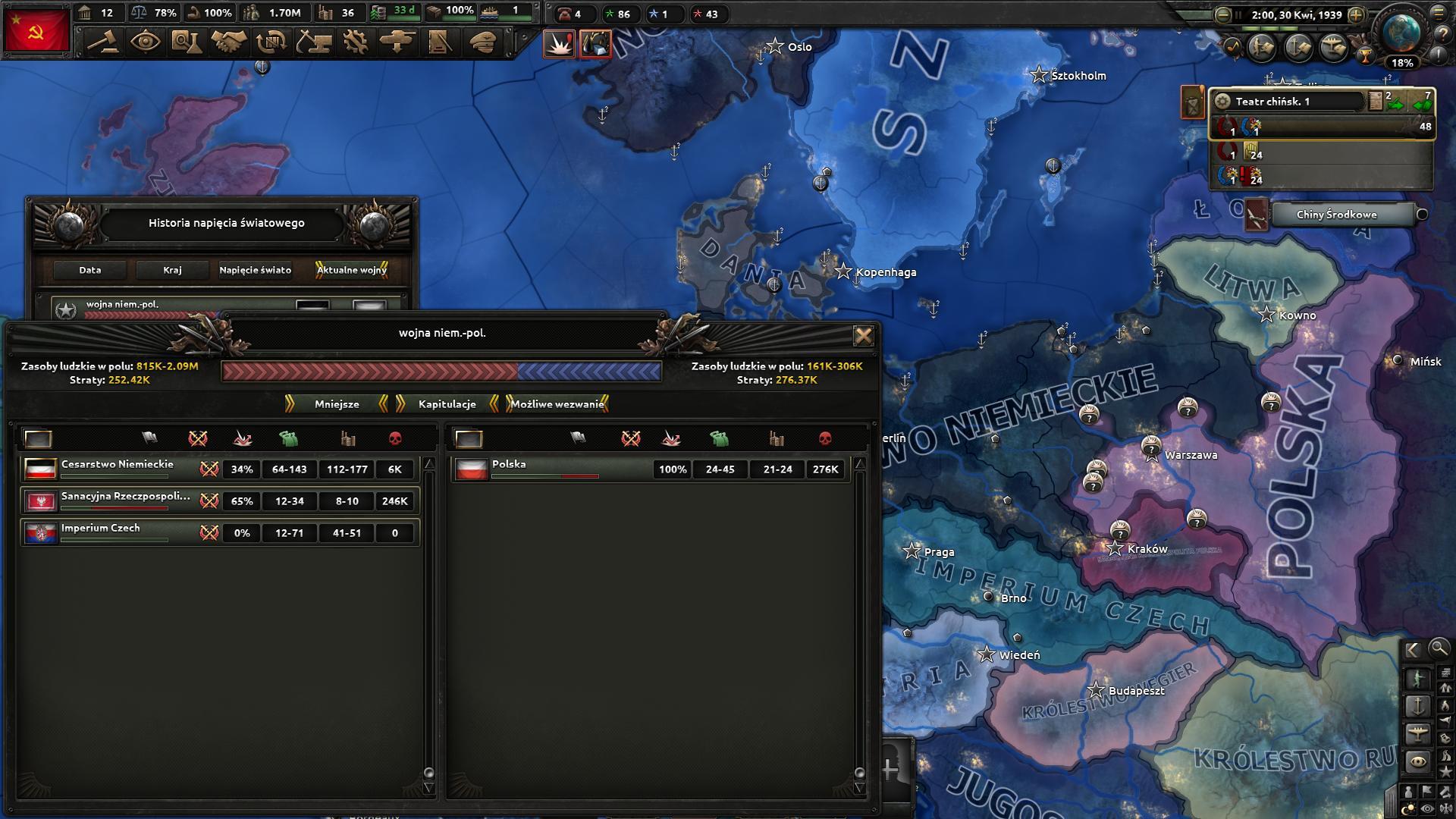The height and width of the screenshot is (819, 1456).
Task: Select the Teatr chińsk. 1 theater
Action: click(1289, 101)
